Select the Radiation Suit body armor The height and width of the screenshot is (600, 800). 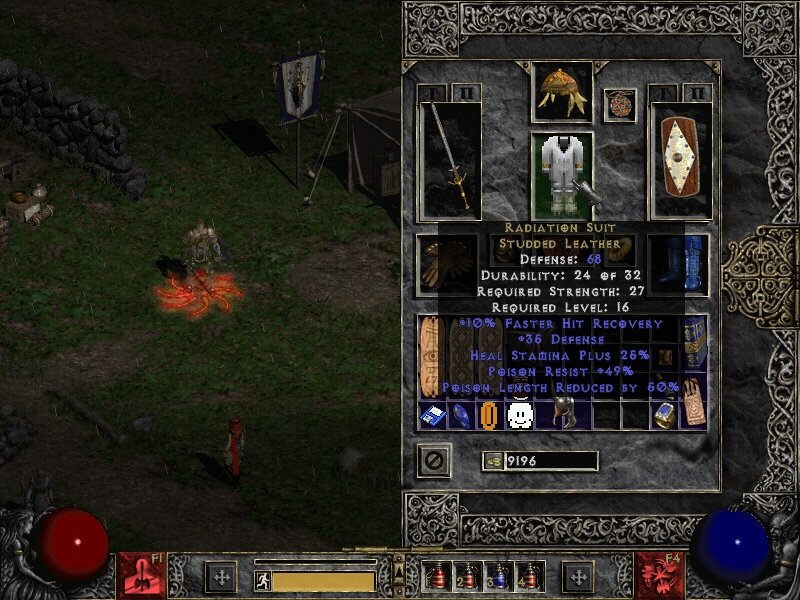coord(561,175)
